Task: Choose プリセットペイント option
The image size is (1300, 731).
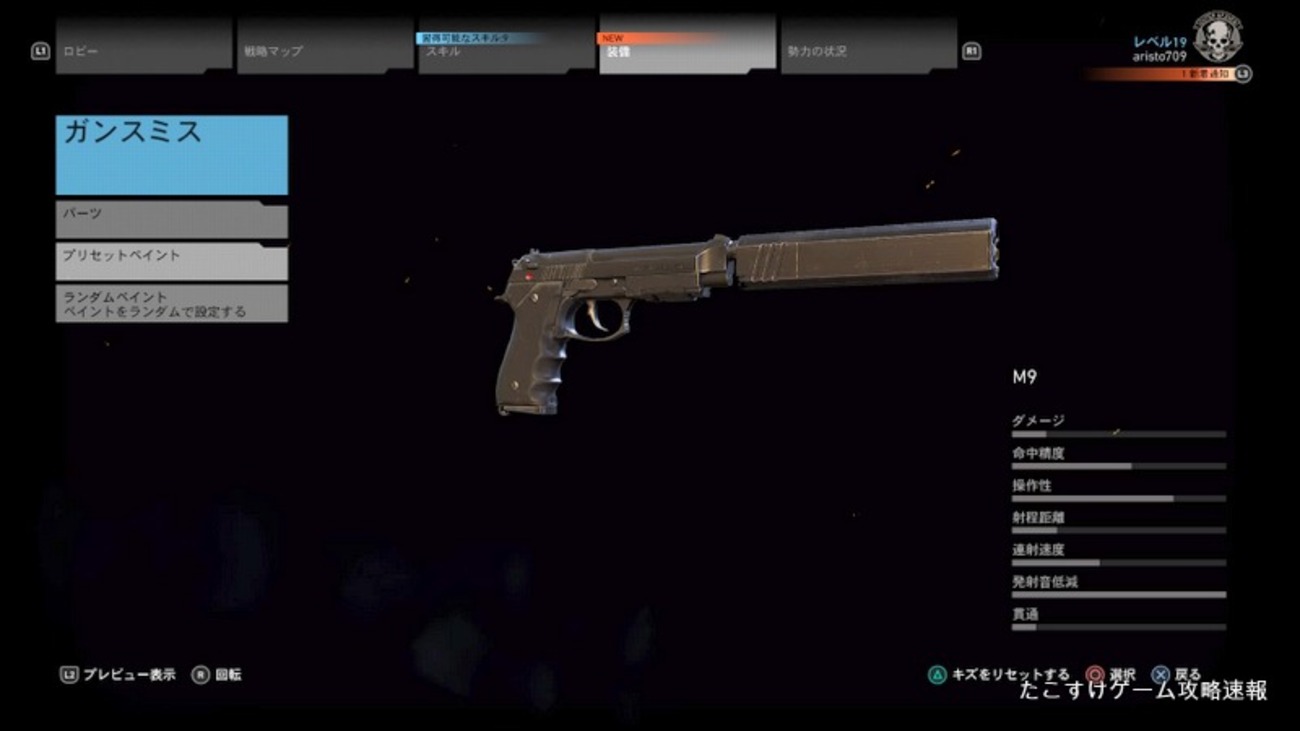Action: (x=171, y=261)
